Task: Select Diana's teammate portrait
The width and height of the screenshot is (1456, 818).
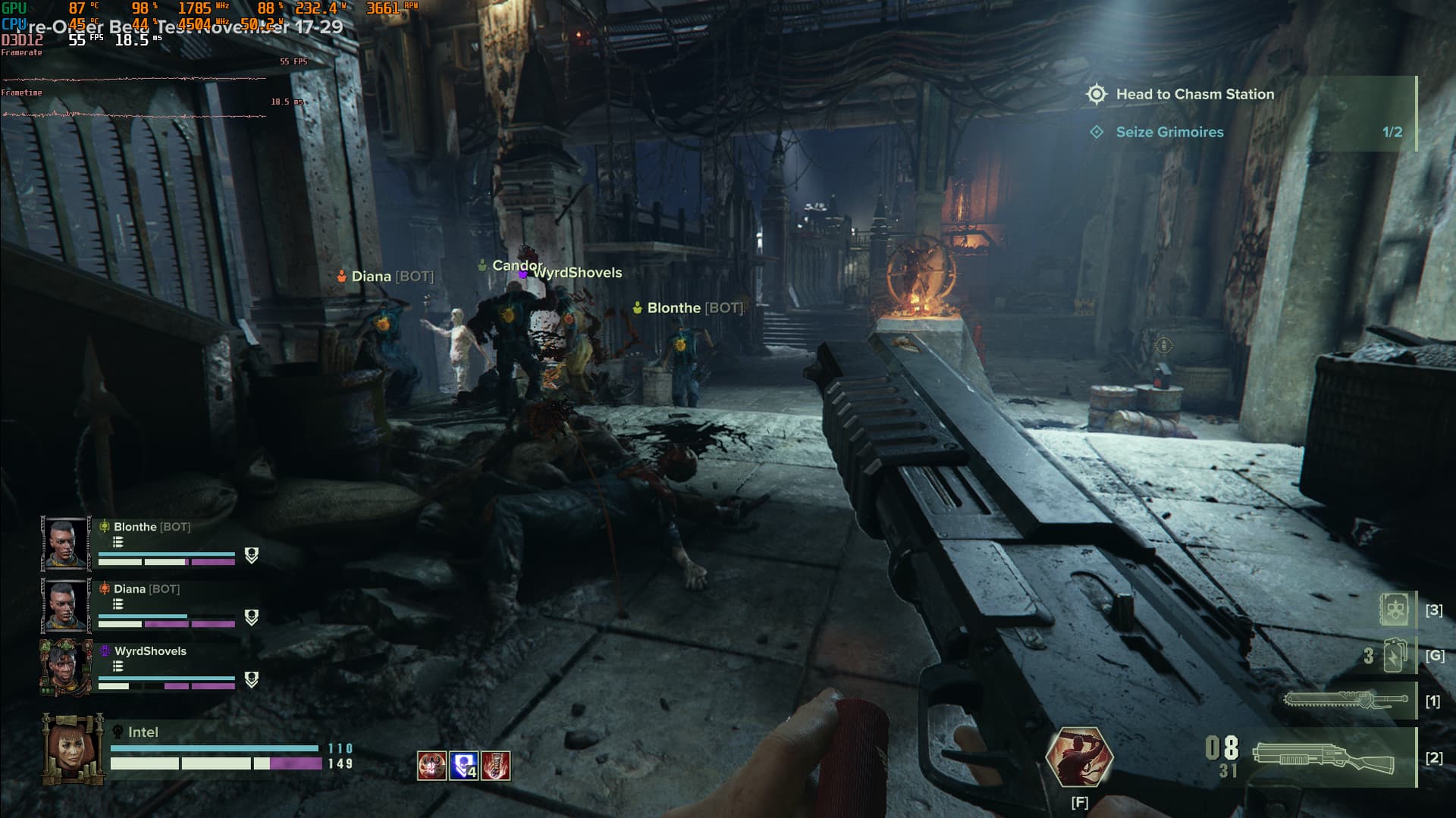Action: [x=66, y=606]
